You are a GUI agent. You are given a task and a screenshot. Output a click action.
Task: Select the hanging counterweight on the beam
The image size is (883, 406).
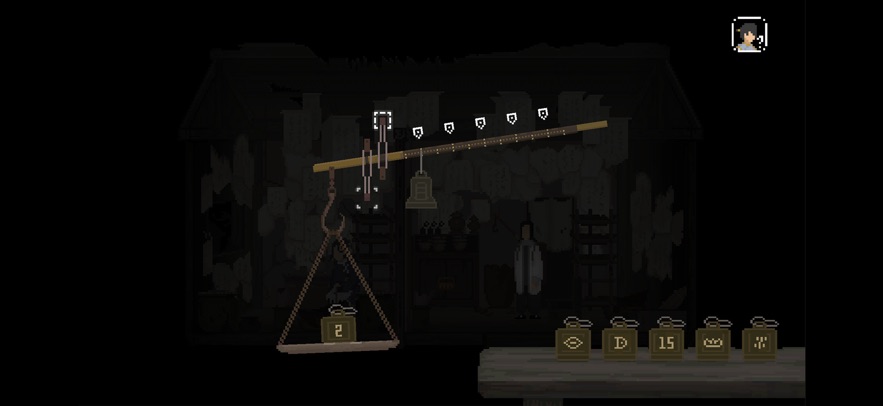point(419,190)
